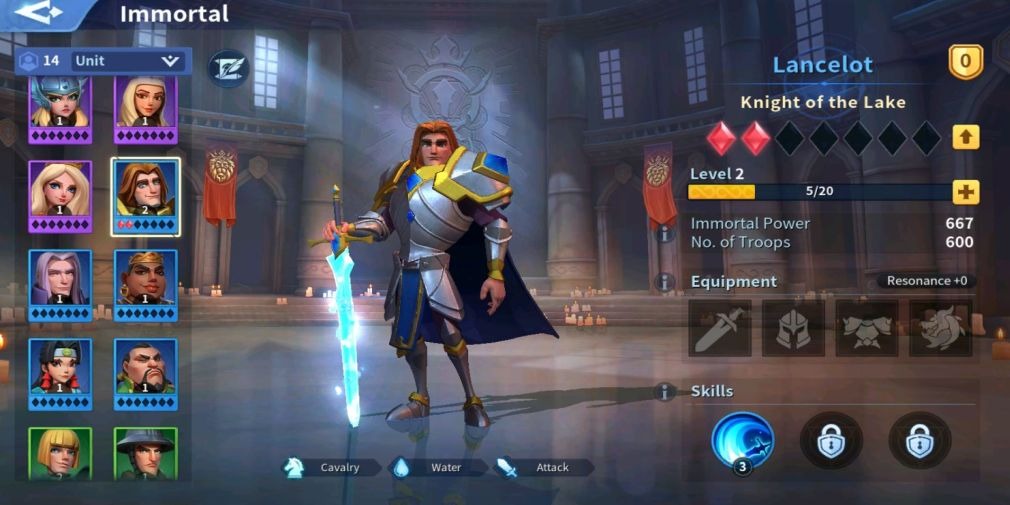
Task: Add experience with the yellow plus button
Action: [x=965, y=192]
